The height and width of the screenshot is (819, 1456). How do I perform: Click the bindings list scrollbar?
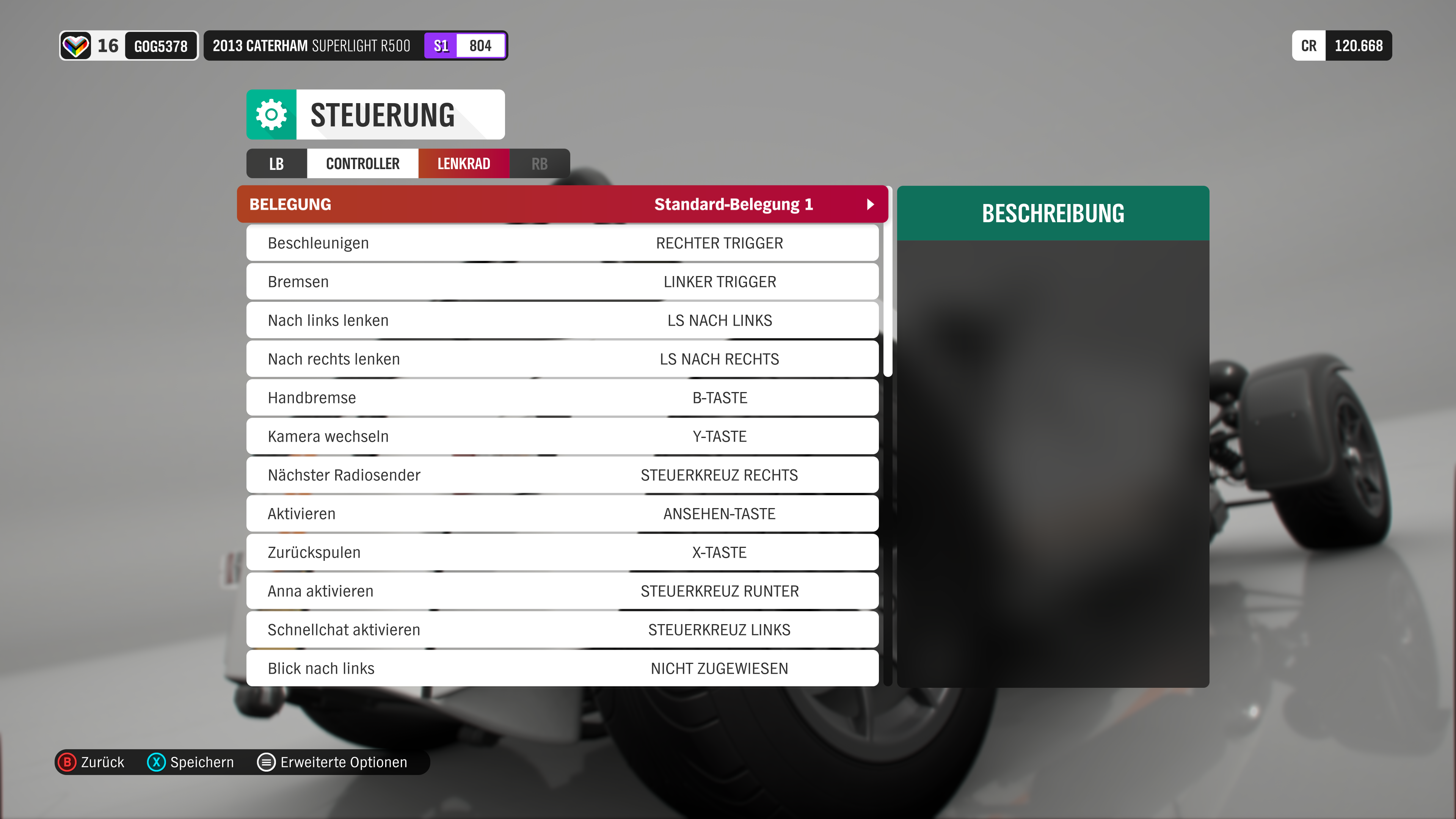pos(887,282)
